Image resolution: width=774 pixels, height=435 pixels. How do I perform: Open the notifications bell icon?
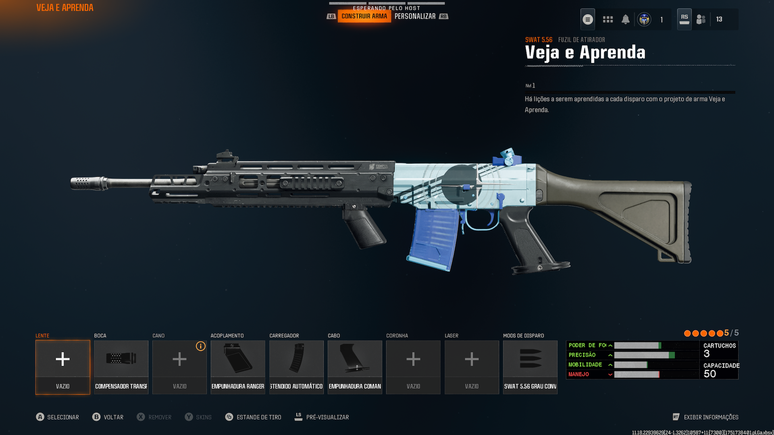[x=626, y=19]
